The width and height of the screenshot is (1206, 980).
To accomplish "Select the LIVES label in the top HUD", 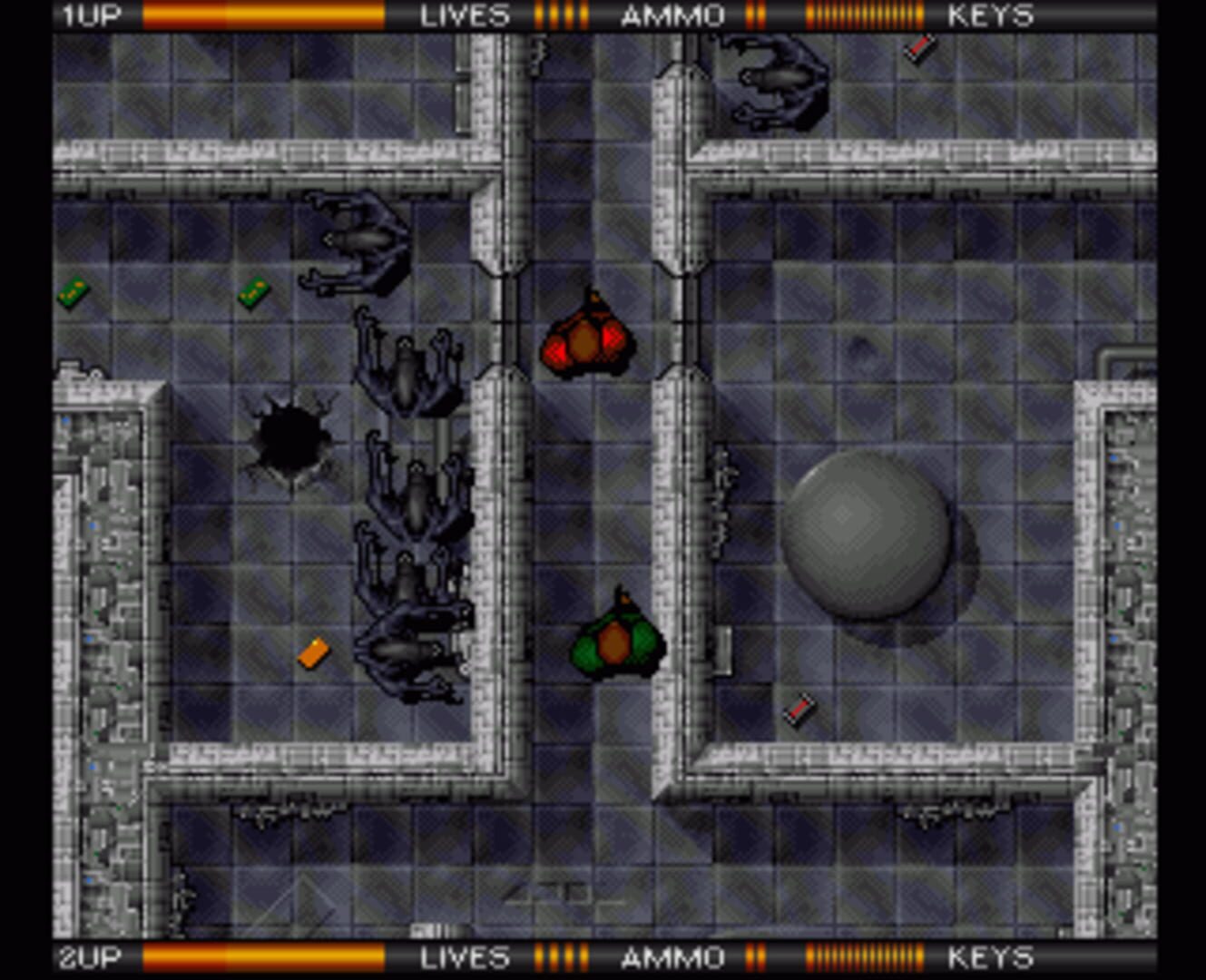I will (463, 15).
